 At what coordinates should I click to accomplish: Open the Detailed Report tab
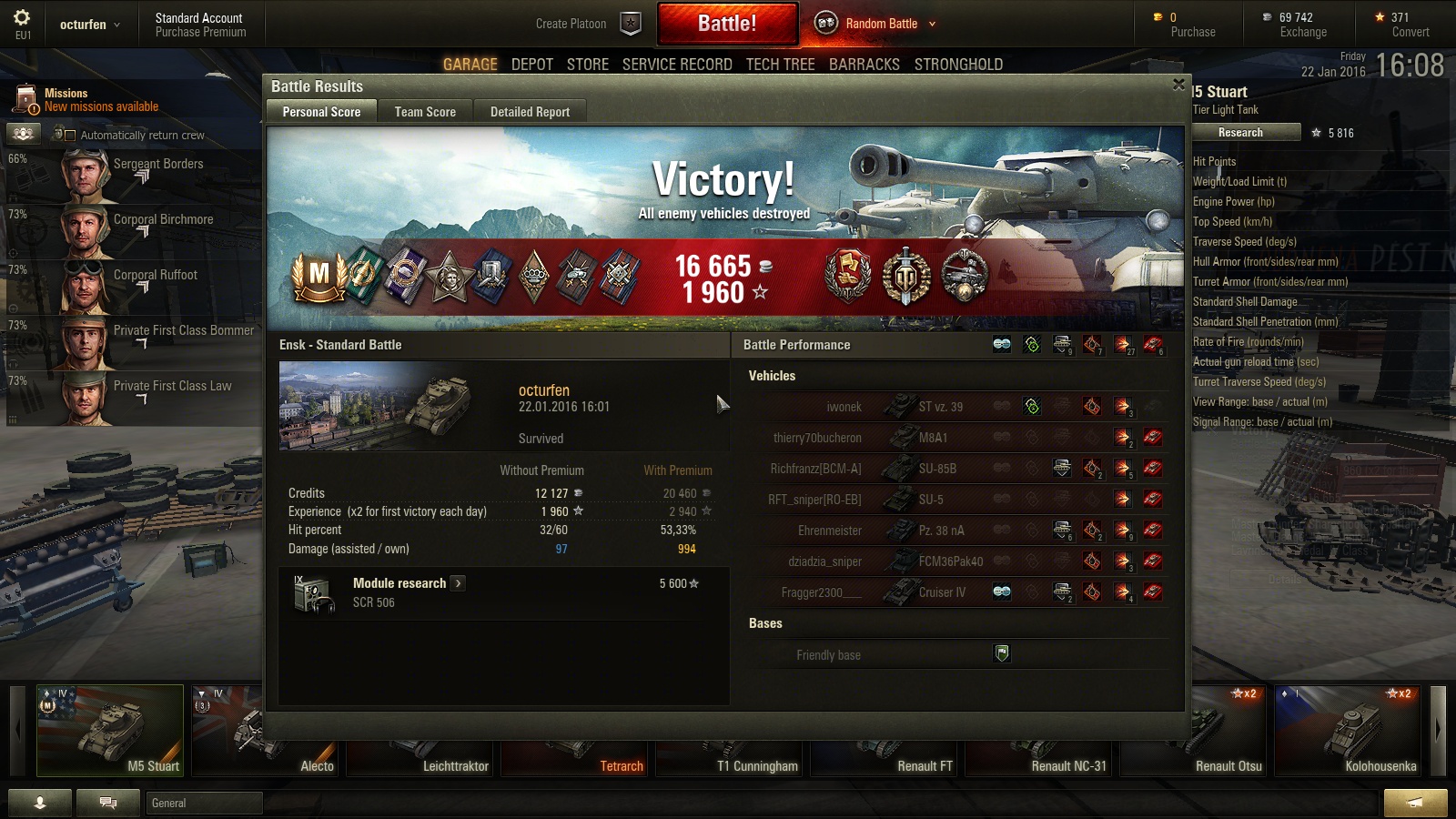[x=530, y=112]
